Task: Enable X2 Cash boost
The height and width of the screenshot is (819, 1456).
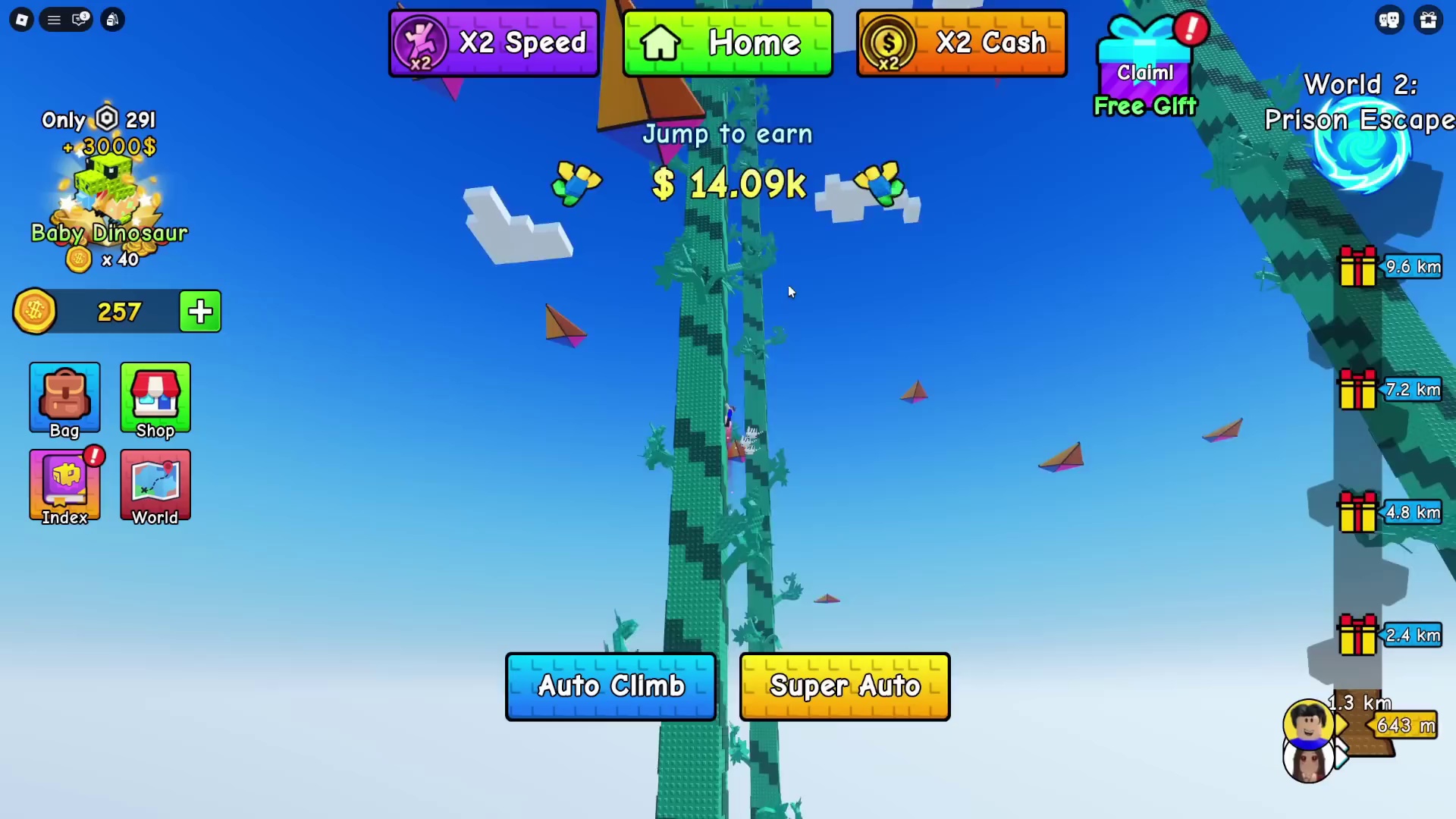Action: [962, 43]
